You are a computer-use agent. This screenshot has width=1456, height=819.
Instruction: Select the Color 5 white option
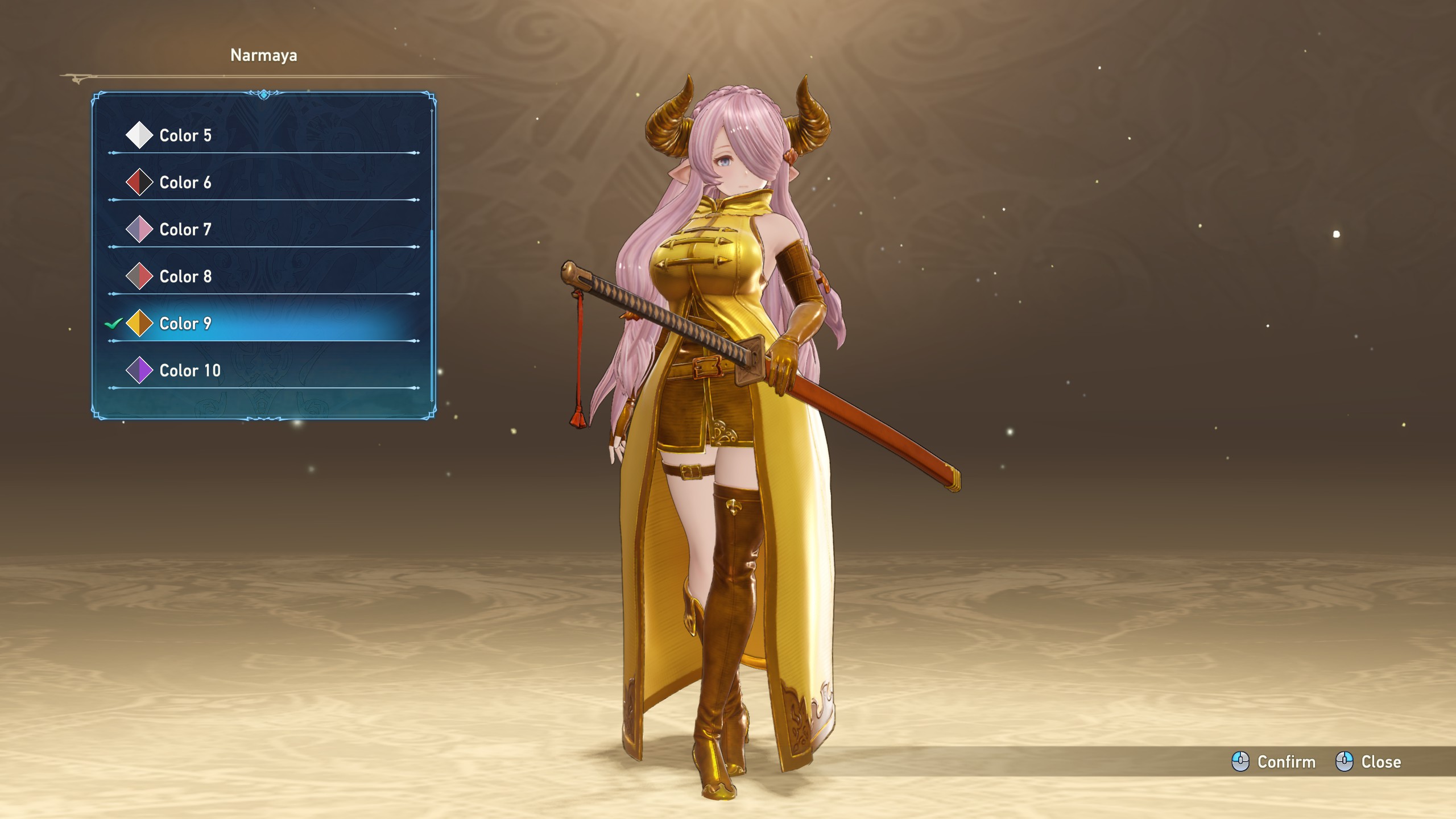pos(185,135)
